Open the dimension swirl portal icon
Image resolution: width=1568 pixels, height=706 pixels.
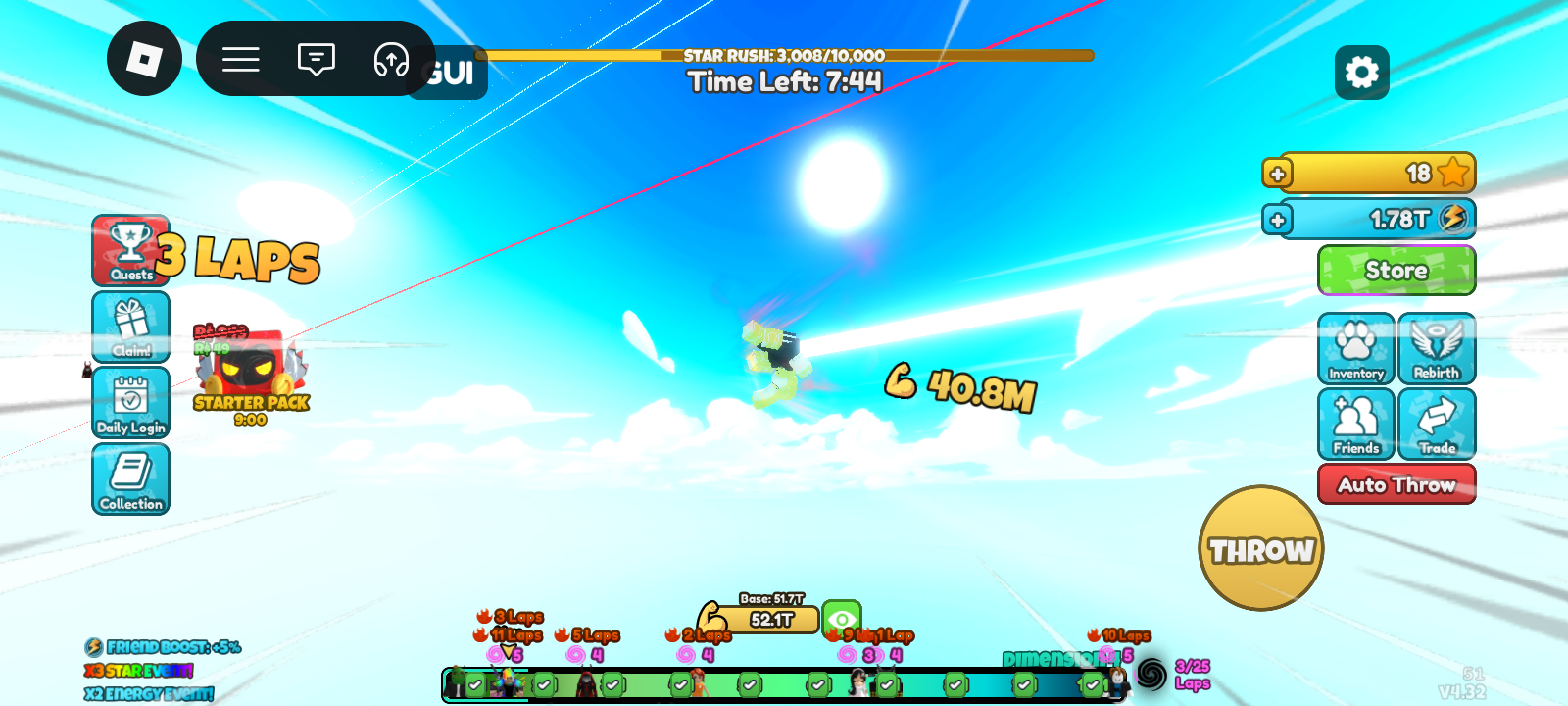tap(1151, 675)
